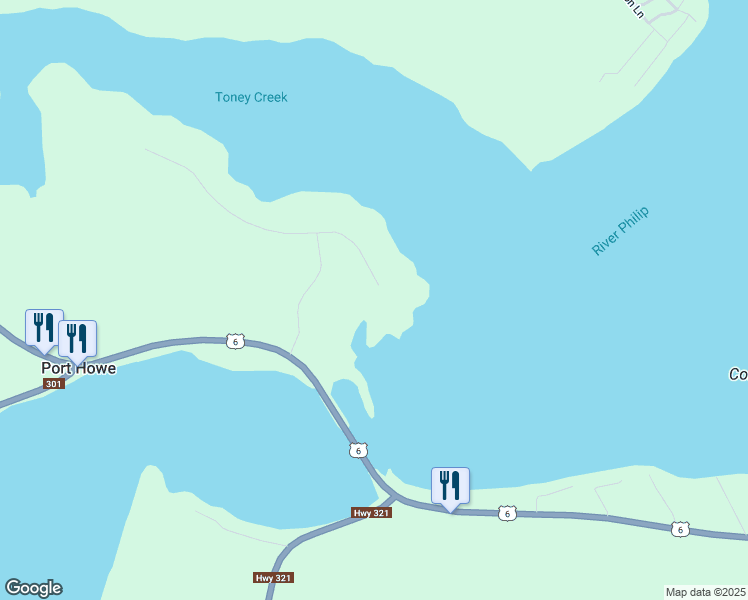Open the restaurant marker directly above the Port Howe label
The image size is (748, 600).
tap(77, 339)
